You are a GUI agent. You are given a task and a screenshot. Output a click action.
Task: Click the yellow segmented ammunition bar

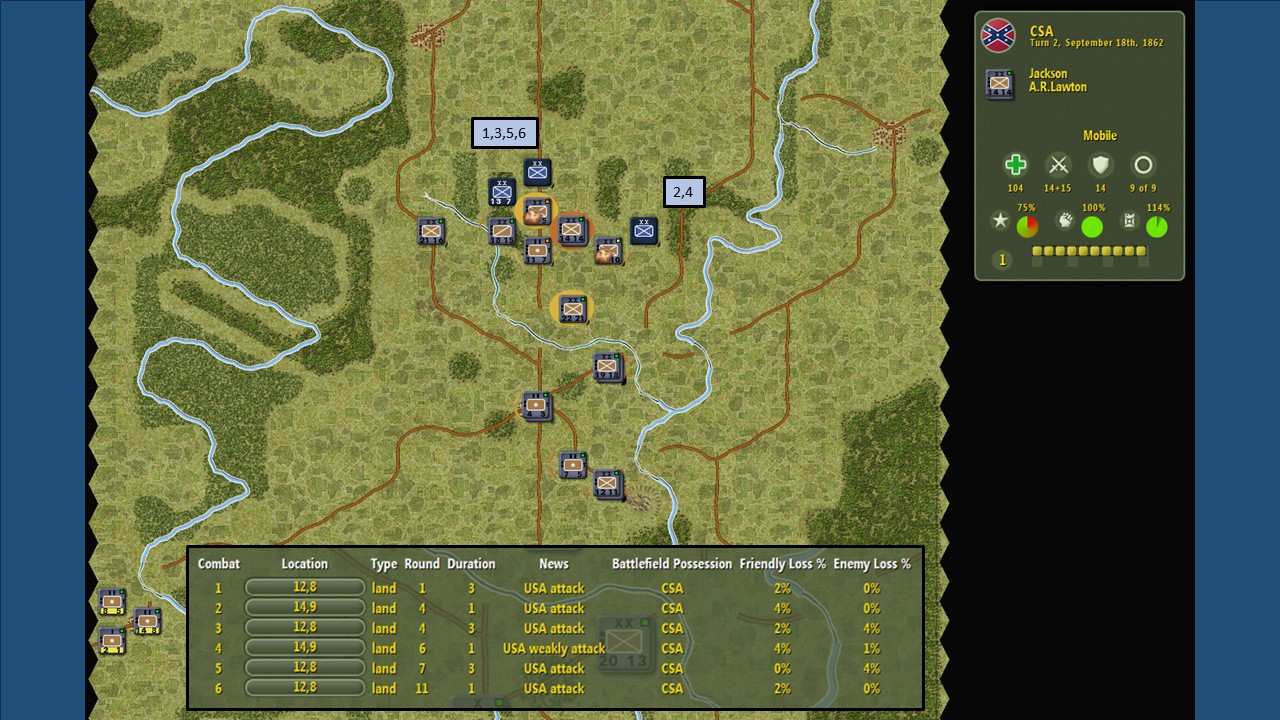[1088, 251]
